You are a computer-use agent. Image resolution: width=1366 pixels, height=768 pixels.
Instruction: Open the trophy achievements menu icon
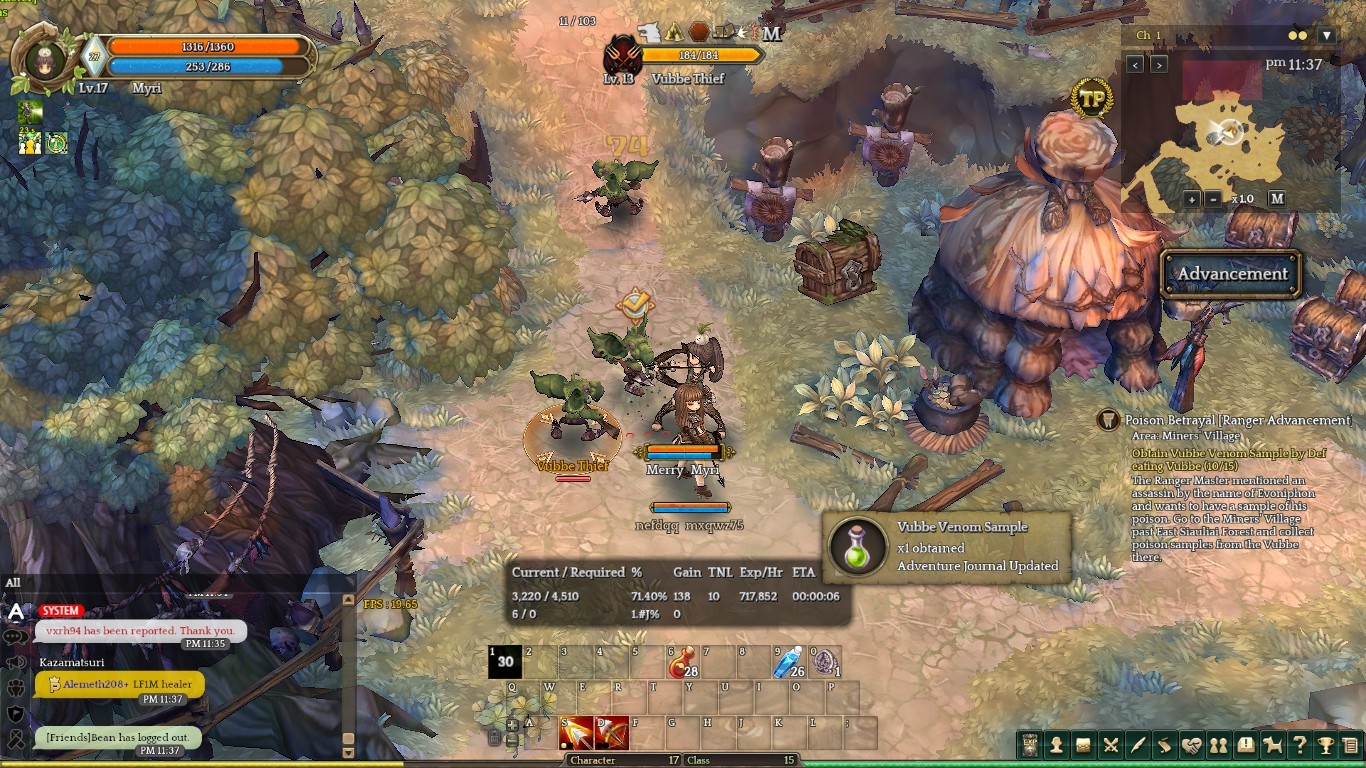[x=1326, y=745]
